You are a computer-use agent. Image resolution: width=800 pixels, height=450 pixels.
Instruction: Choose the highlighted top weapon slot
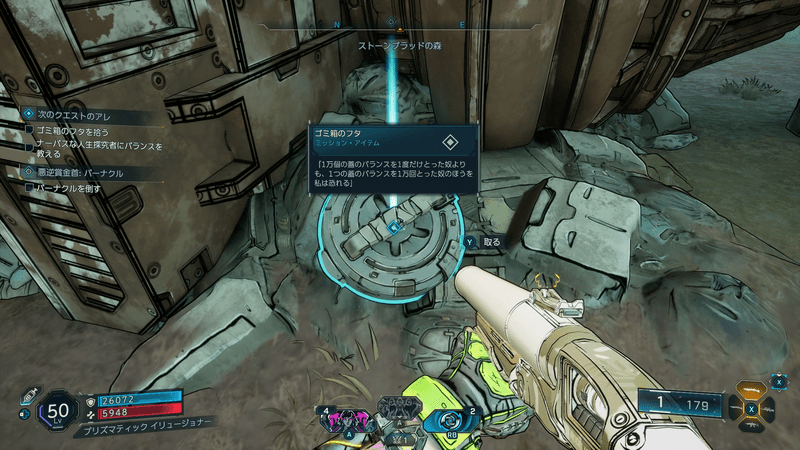[753, 390]
